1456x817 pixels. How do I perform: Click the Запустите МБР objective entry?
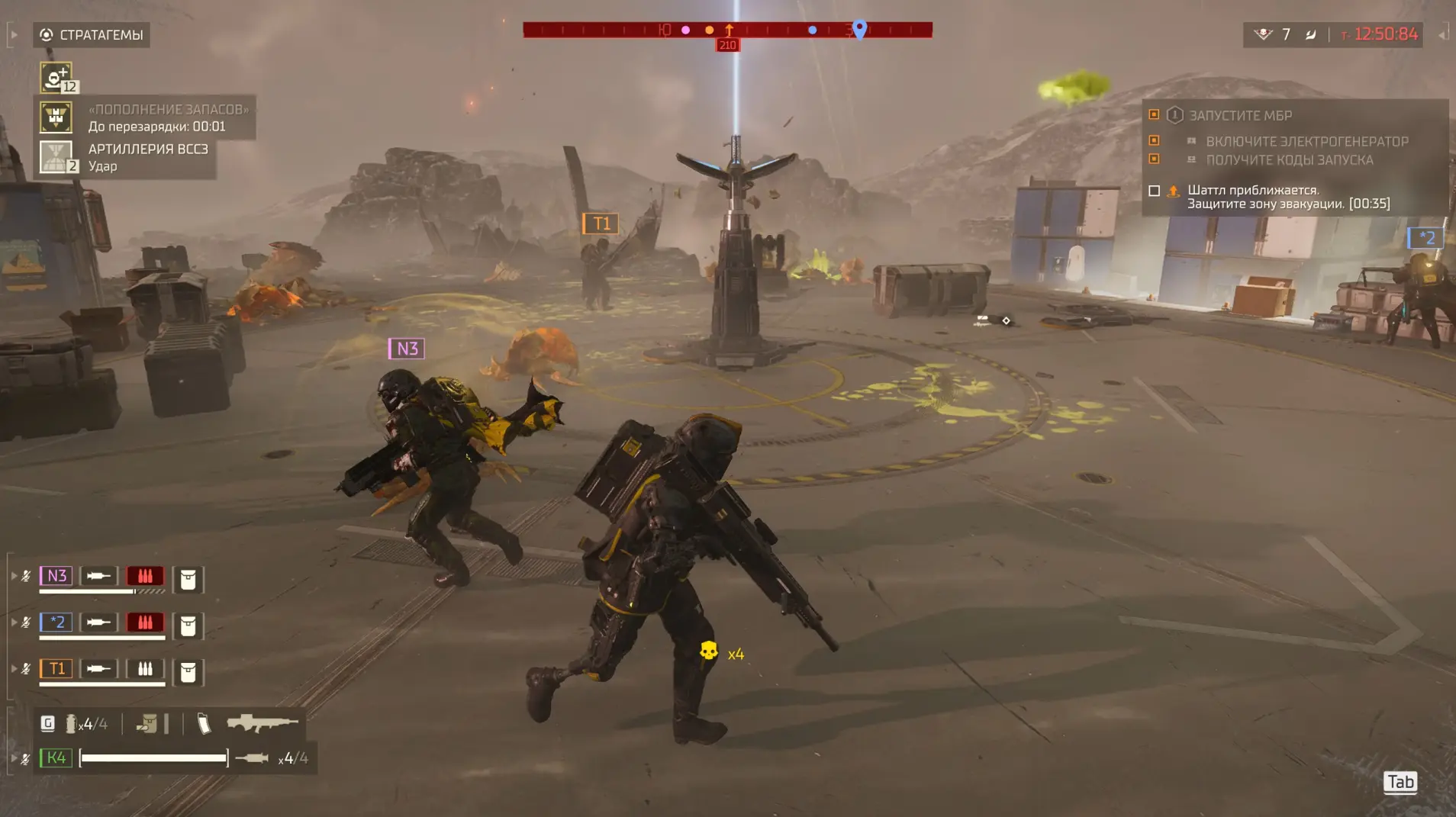click(x=1240, y=116)
